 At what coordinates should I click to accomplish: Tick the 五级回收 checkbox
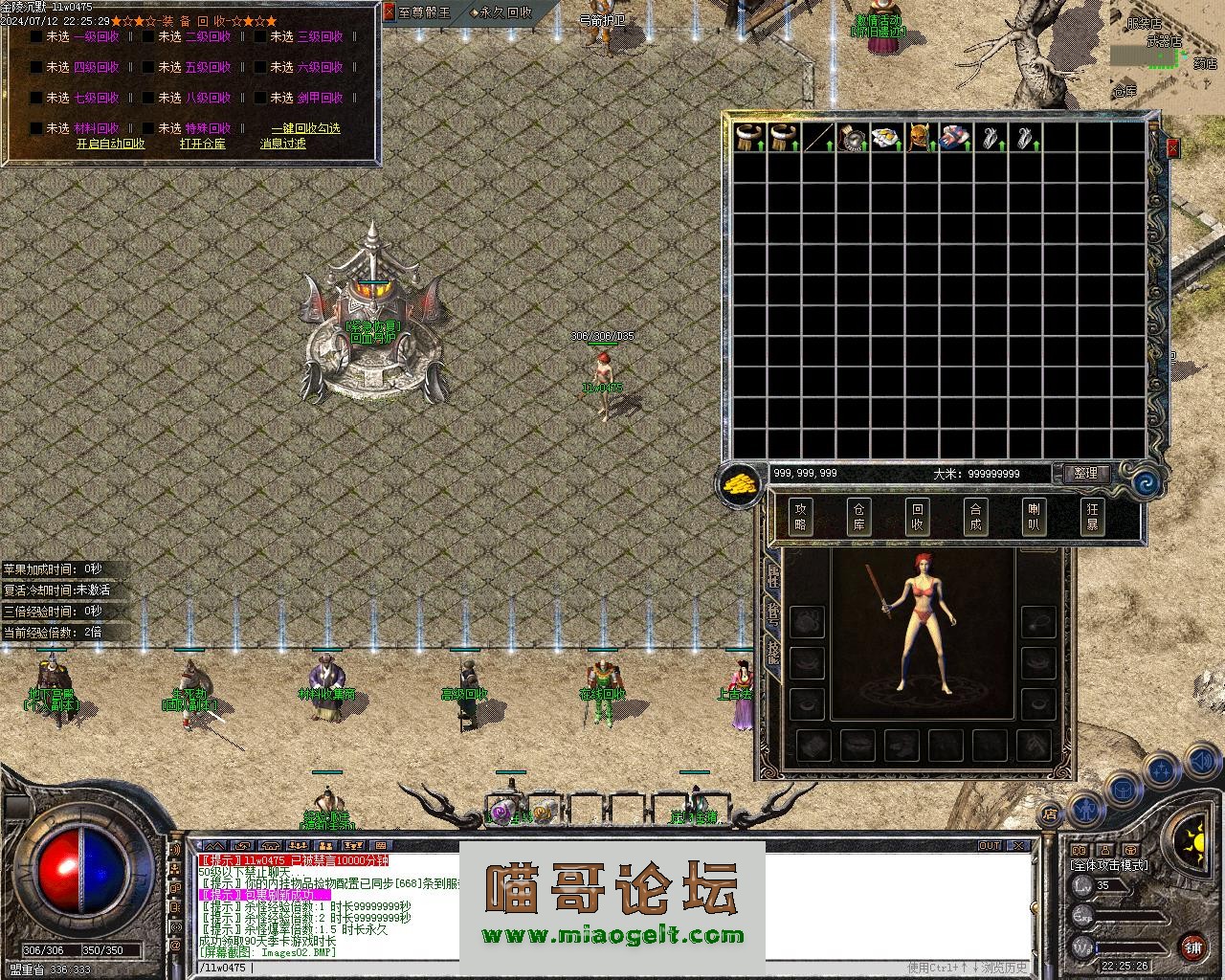click(148, 68)
